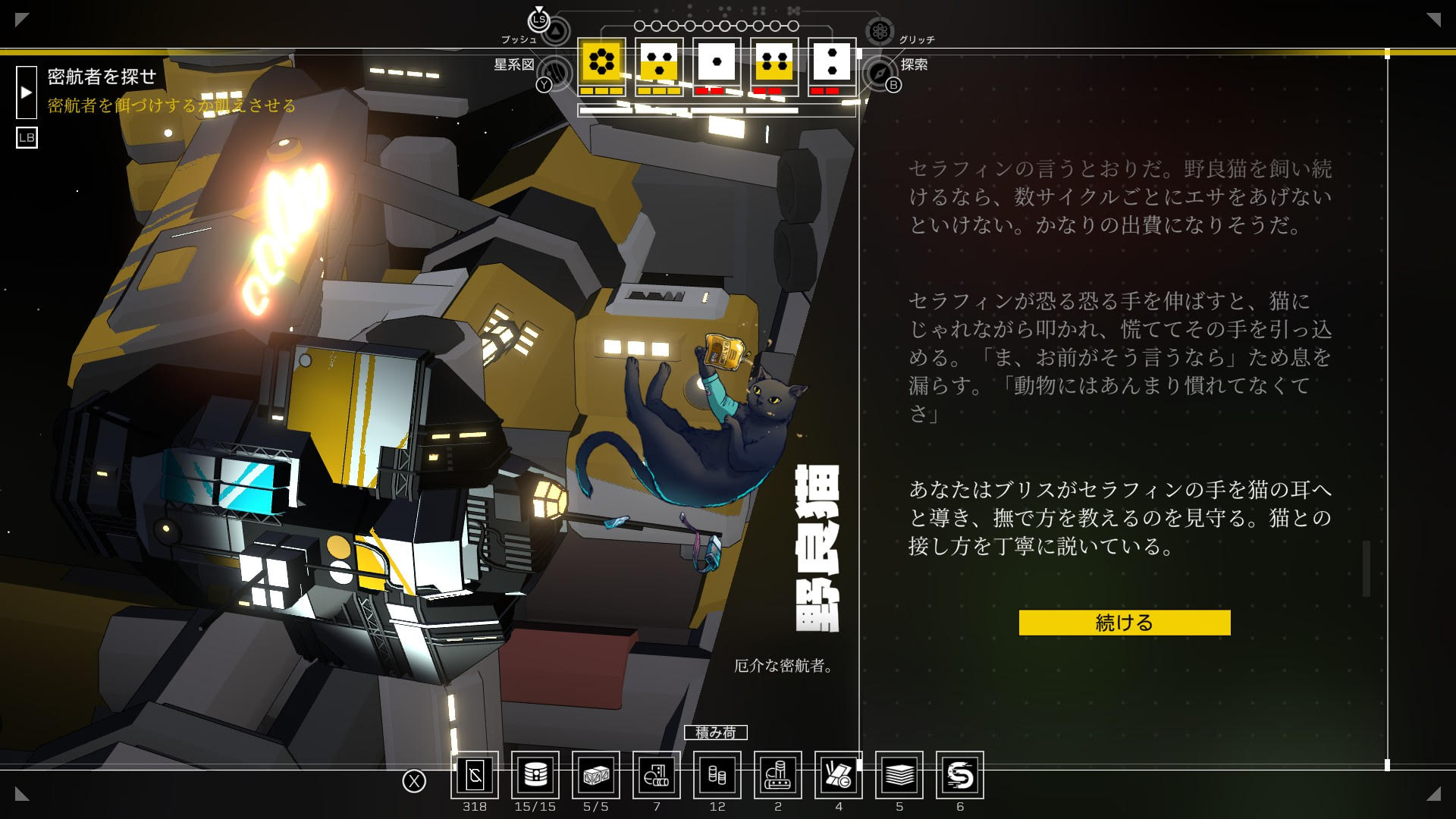Open the 星系図 star map icon
The width and height of the screenshot is (1456, 819).
557,73
